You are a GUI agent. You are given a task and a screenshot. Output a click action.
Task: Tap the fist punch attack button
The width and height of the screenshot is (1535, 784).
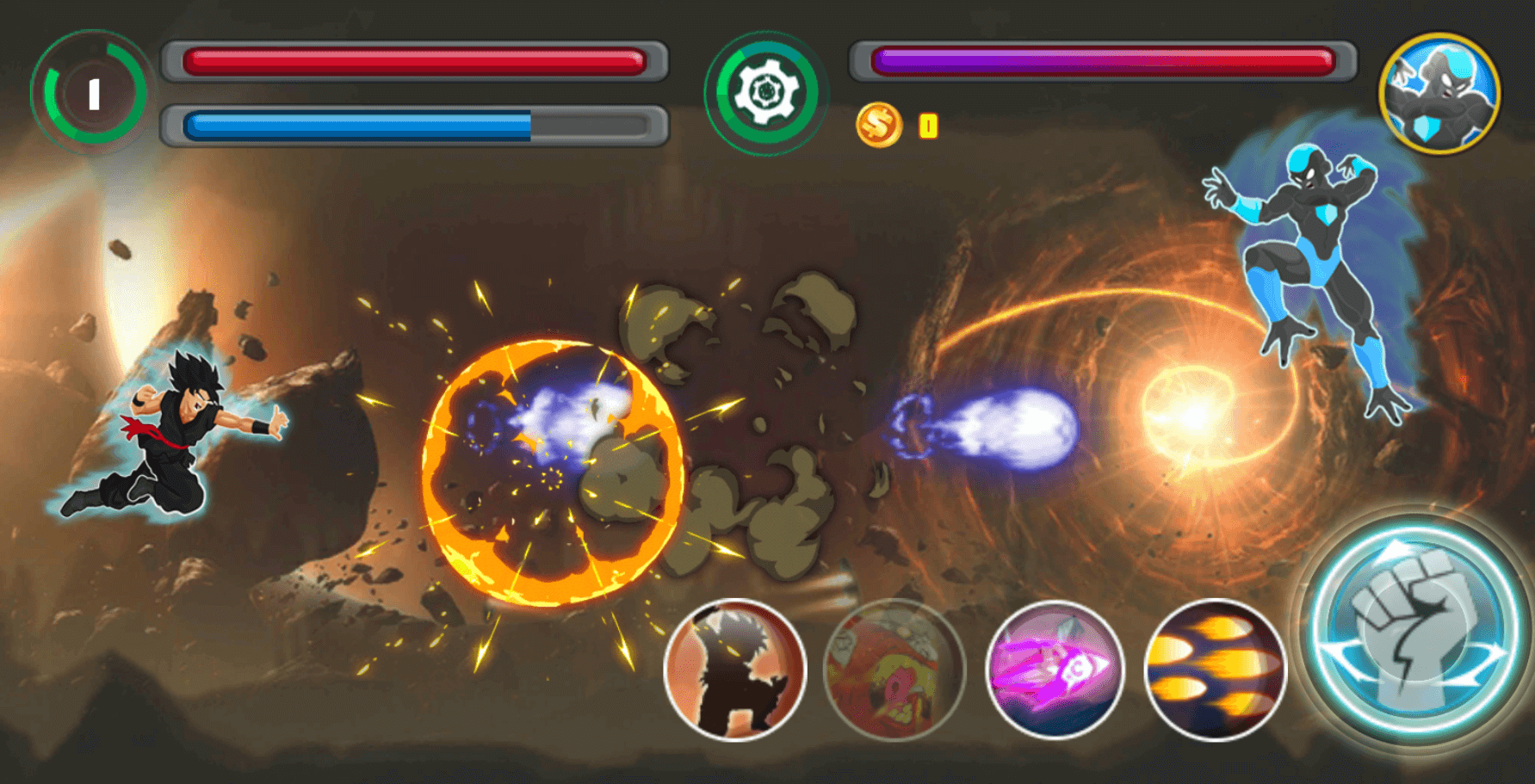pyautogui.click(x=1414, y=631)
